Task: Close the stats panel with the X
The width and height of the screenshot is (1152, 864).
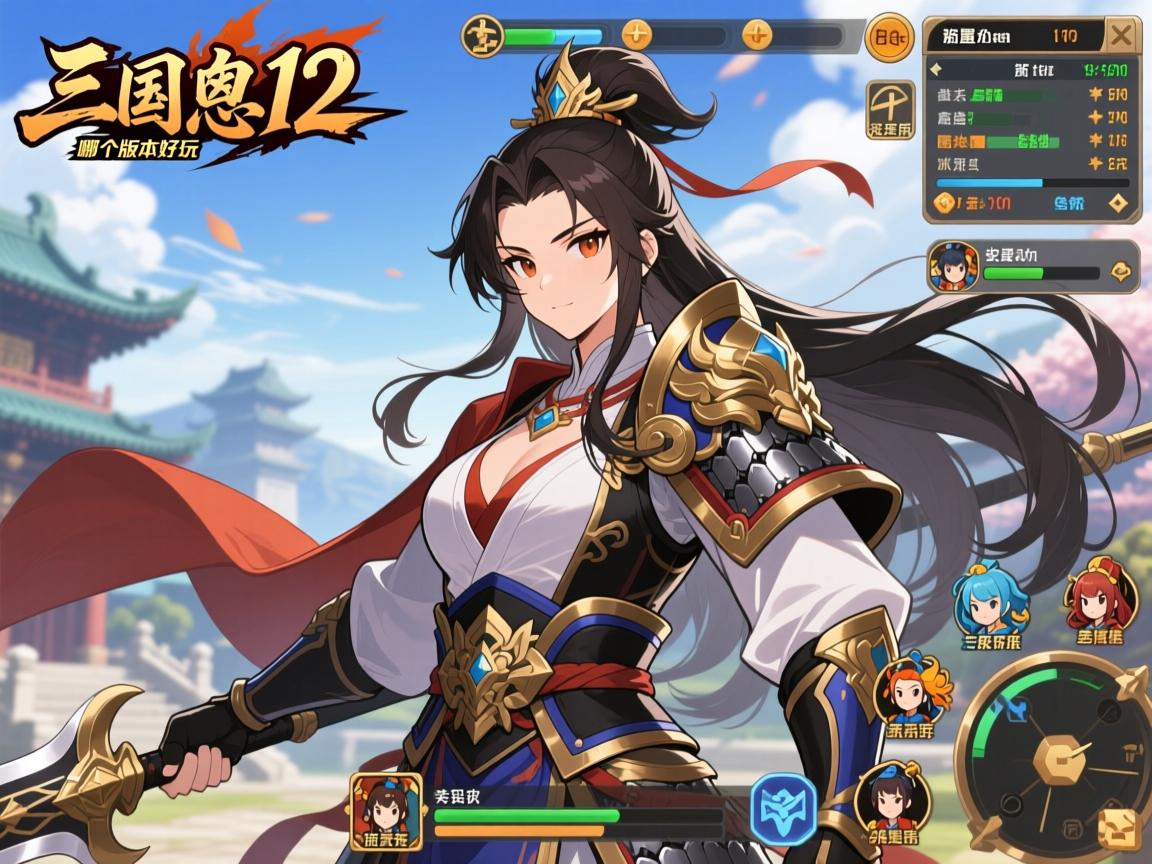Action: 1121,37
